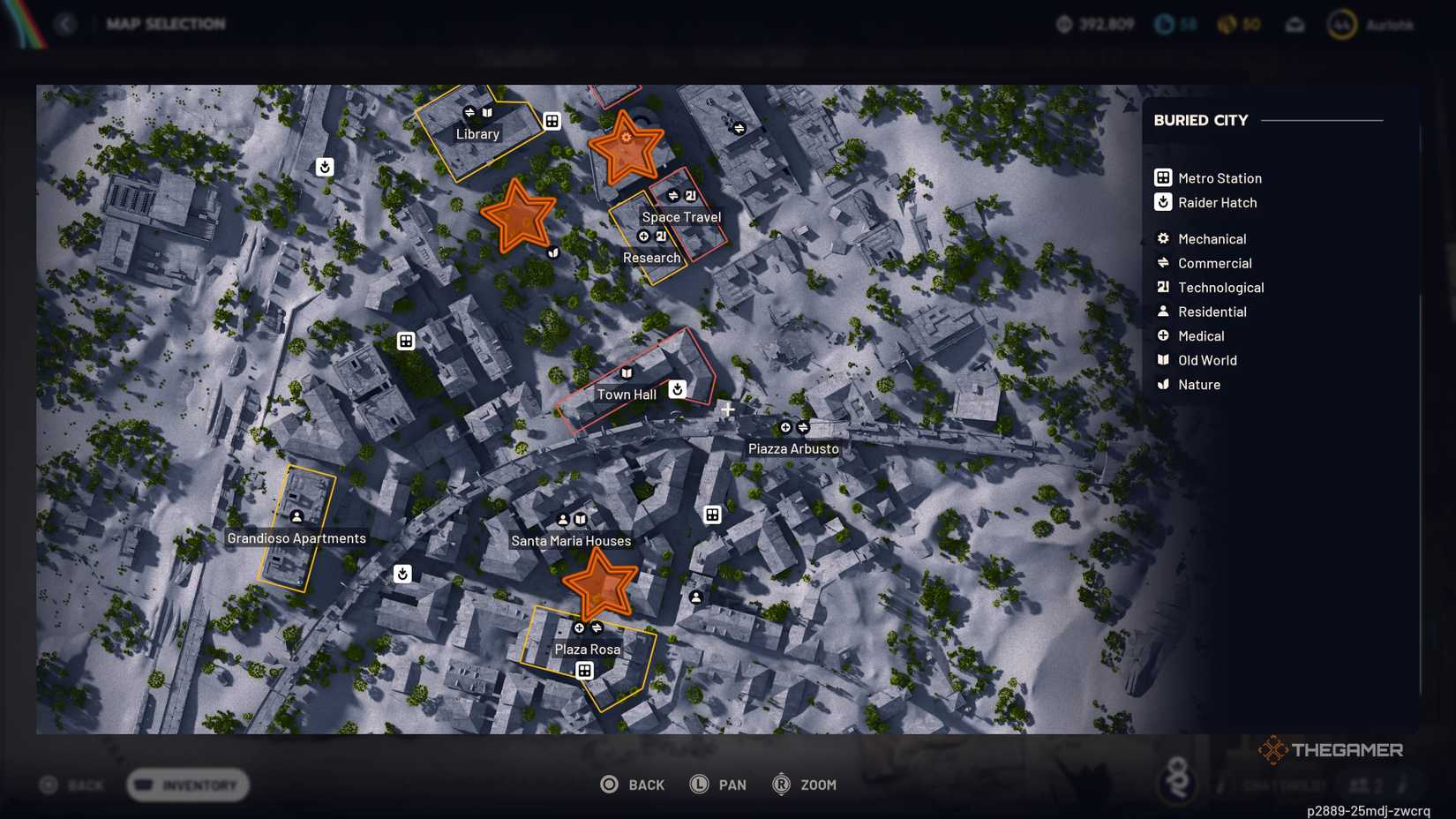Click the Metro Station icon below Plaza Rosa
Image resolution: width=1456 pixels, height=819 pixels.
(583, 670)
